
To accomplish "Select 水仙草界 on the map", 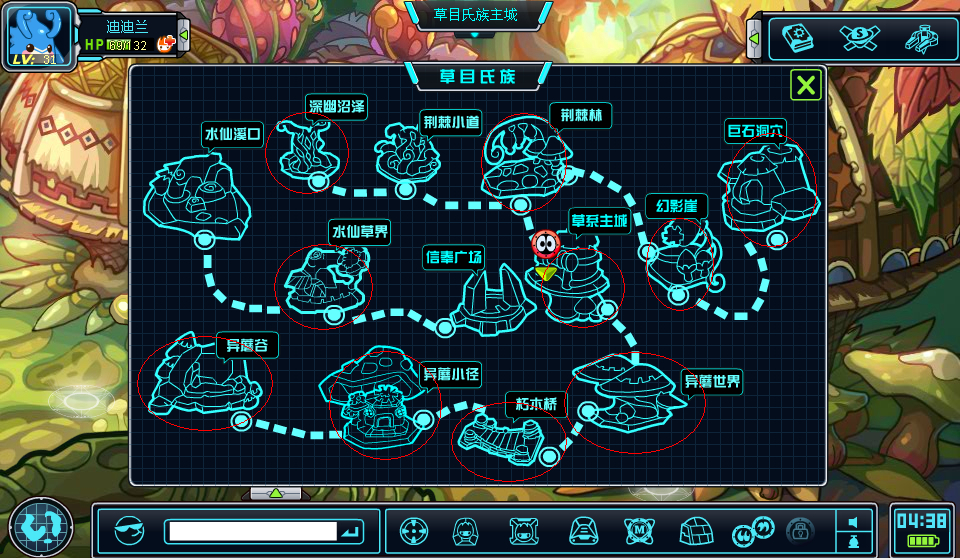I will pos(323,281).
